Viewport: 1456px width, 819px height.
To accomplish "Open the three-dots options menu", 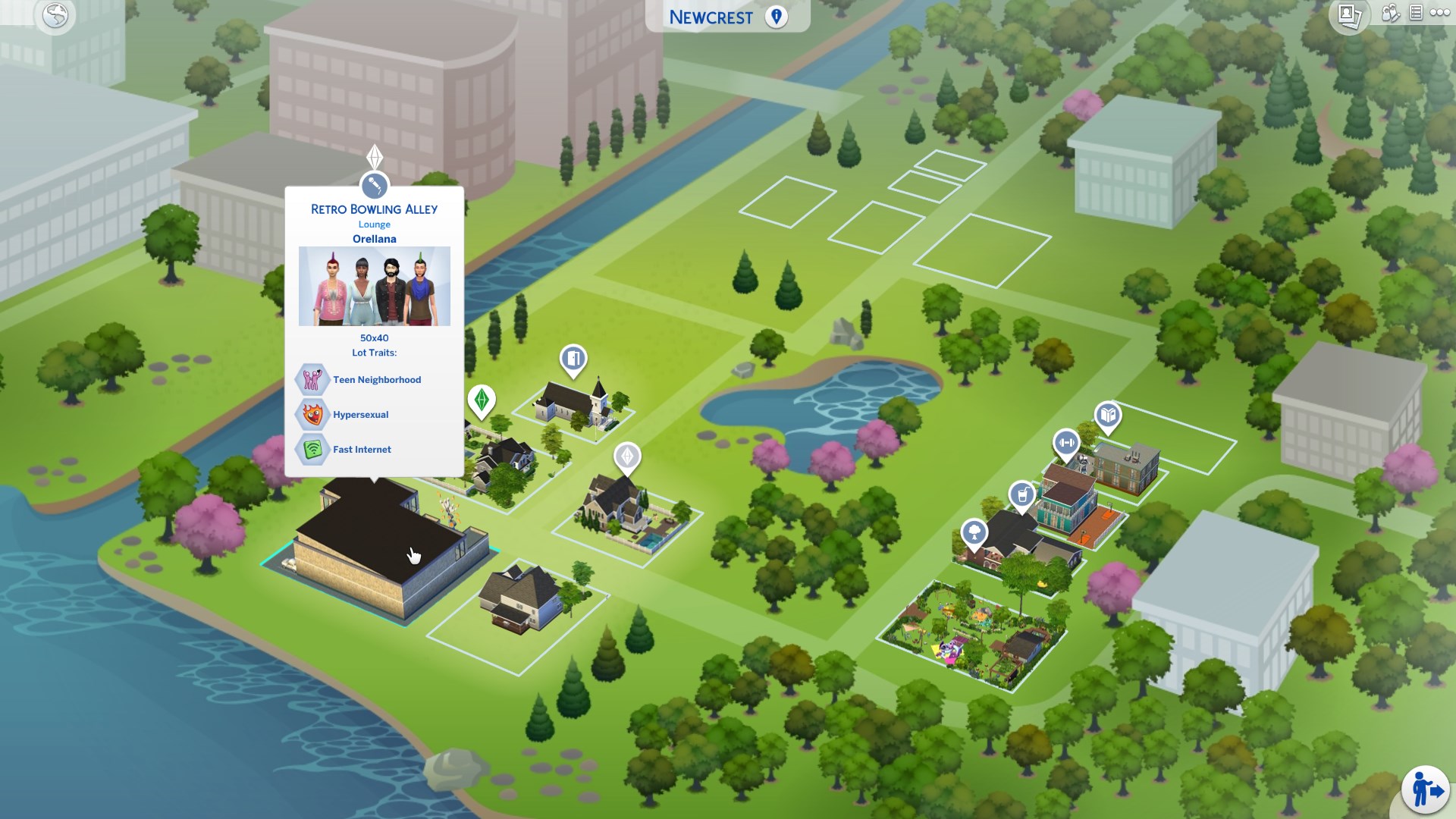I will (x=1439, y=13).
